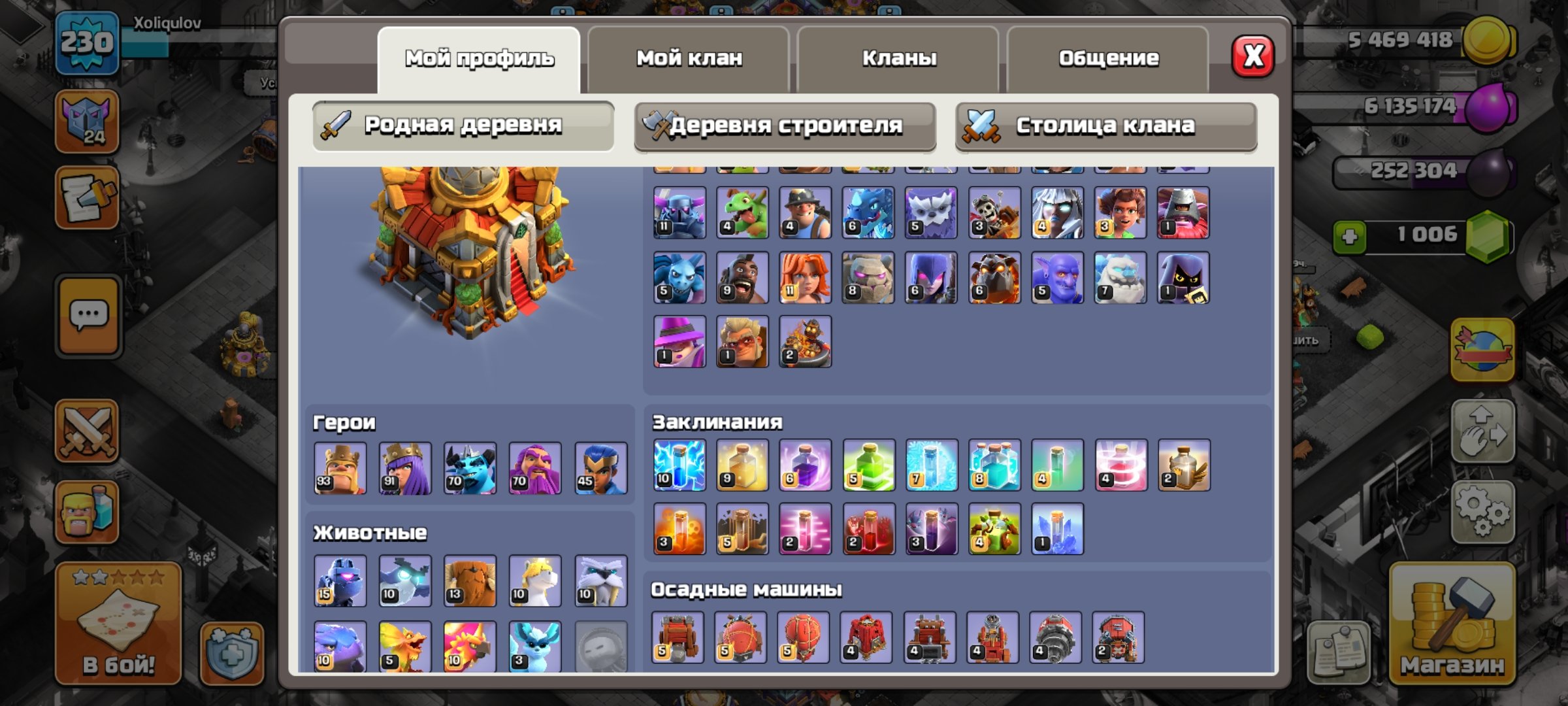Select the Barbarian King hero portrait level 93

click(x=340, y=467)
